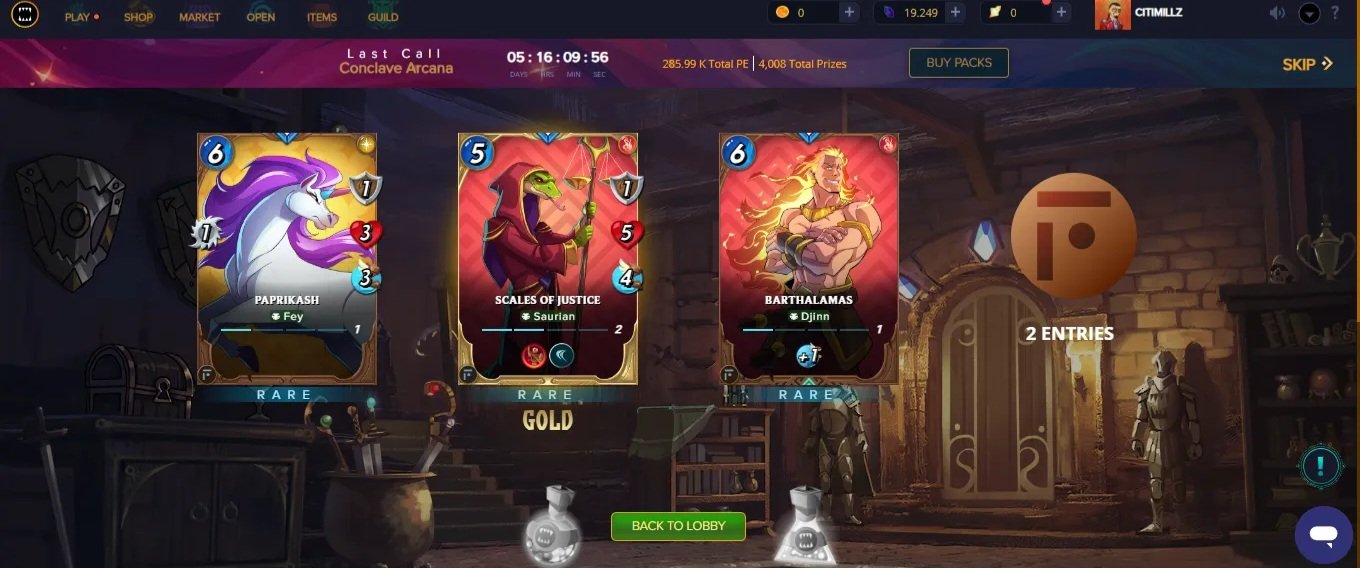Toggle the sound speaker icon
This screenshot has height=568, width=1360.
pos(1277,14)
